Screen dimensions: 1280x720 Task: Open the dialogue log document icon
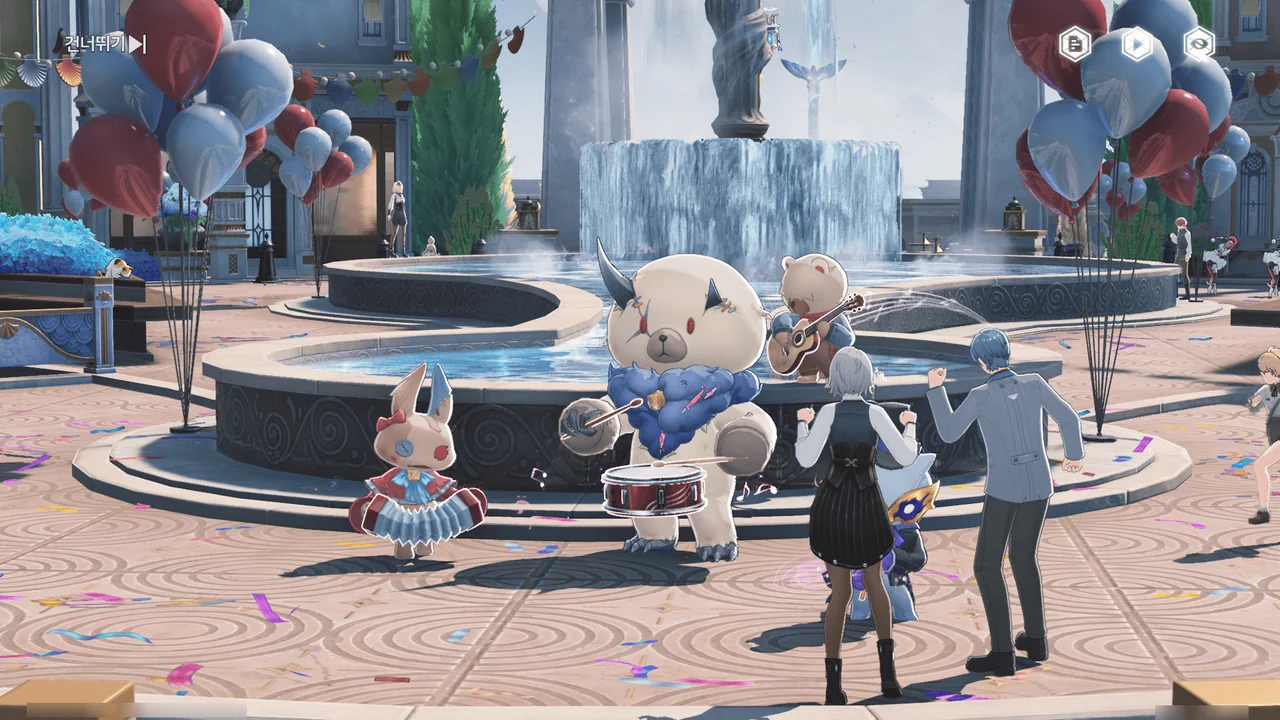click(x=1075, y=43)
